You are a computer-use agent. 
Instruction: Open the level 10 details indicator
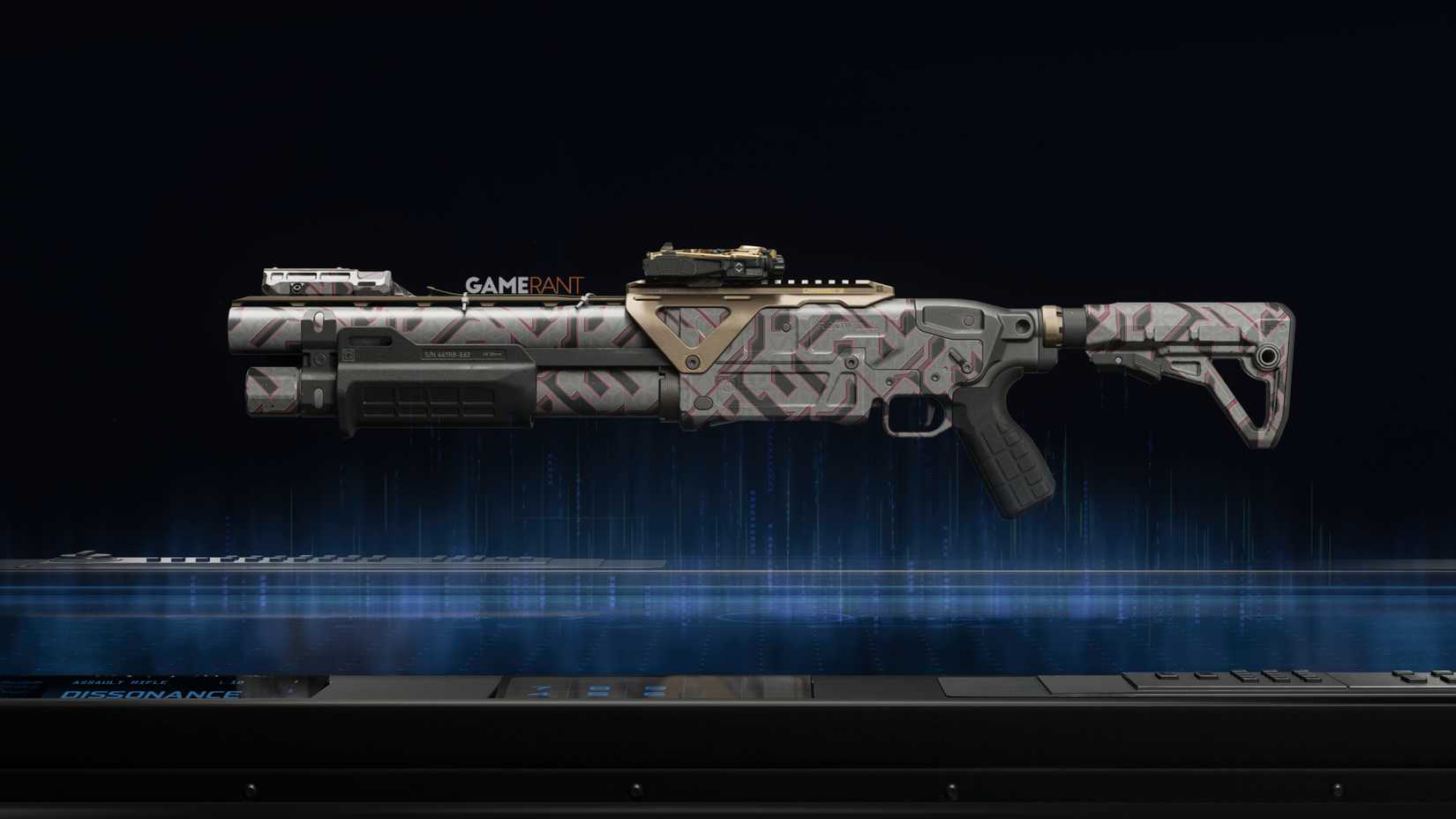point(231,680)
